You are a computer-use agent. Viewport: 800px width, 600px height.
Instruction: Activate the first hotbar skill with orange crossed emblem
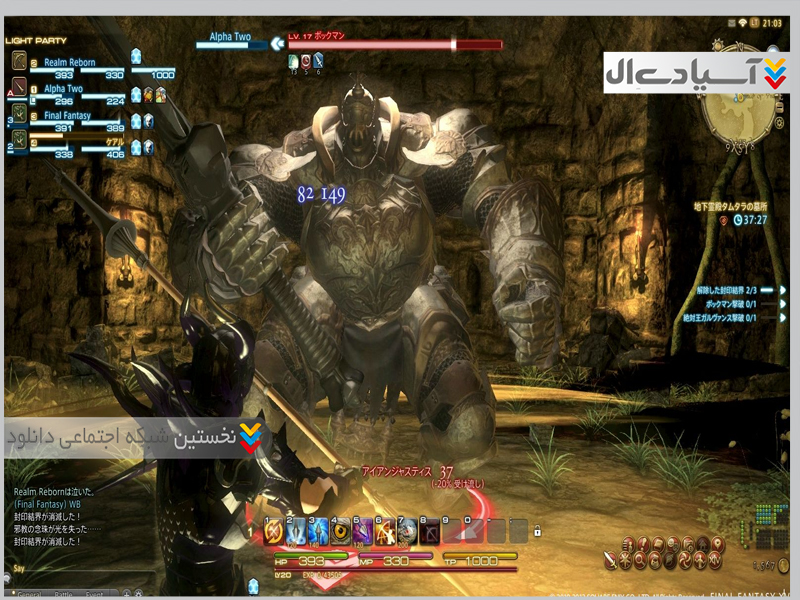coord(273,531)
